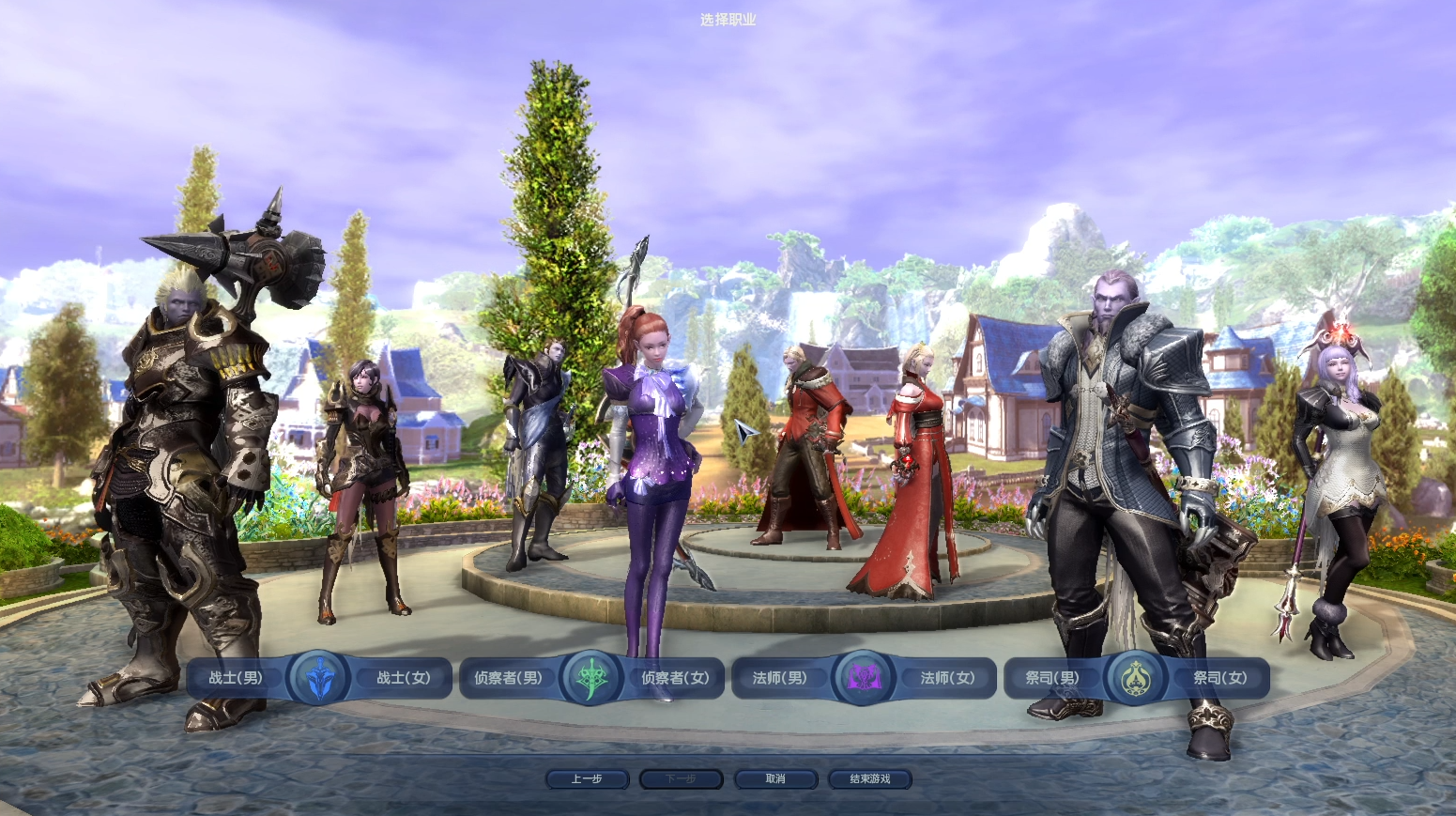Click the purple mage class emblem
1456x816 pixels.
[x=863, y=678]
